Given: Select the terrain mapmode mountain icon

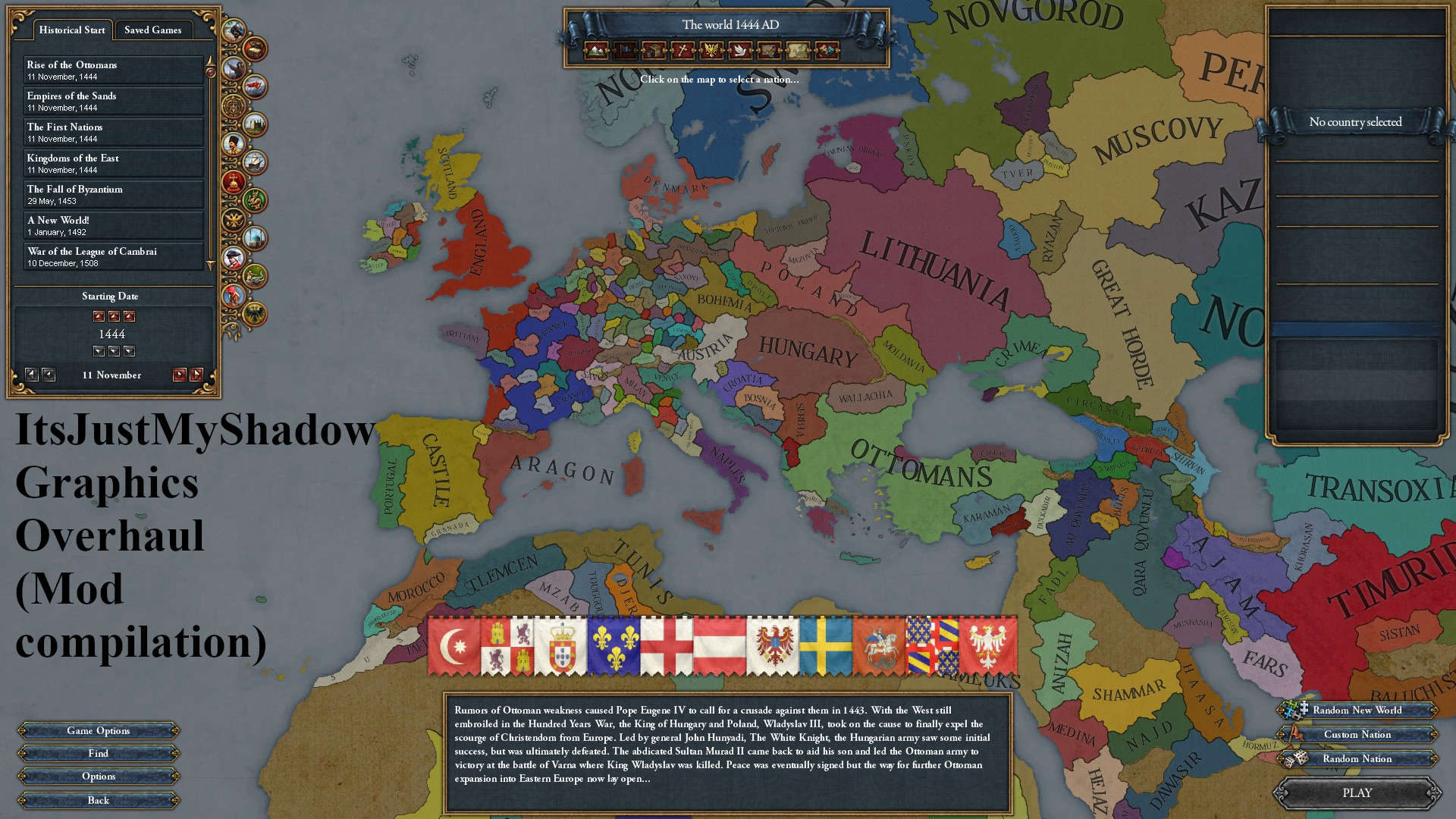Looking at the screenshot, I should tap(595, 50).
